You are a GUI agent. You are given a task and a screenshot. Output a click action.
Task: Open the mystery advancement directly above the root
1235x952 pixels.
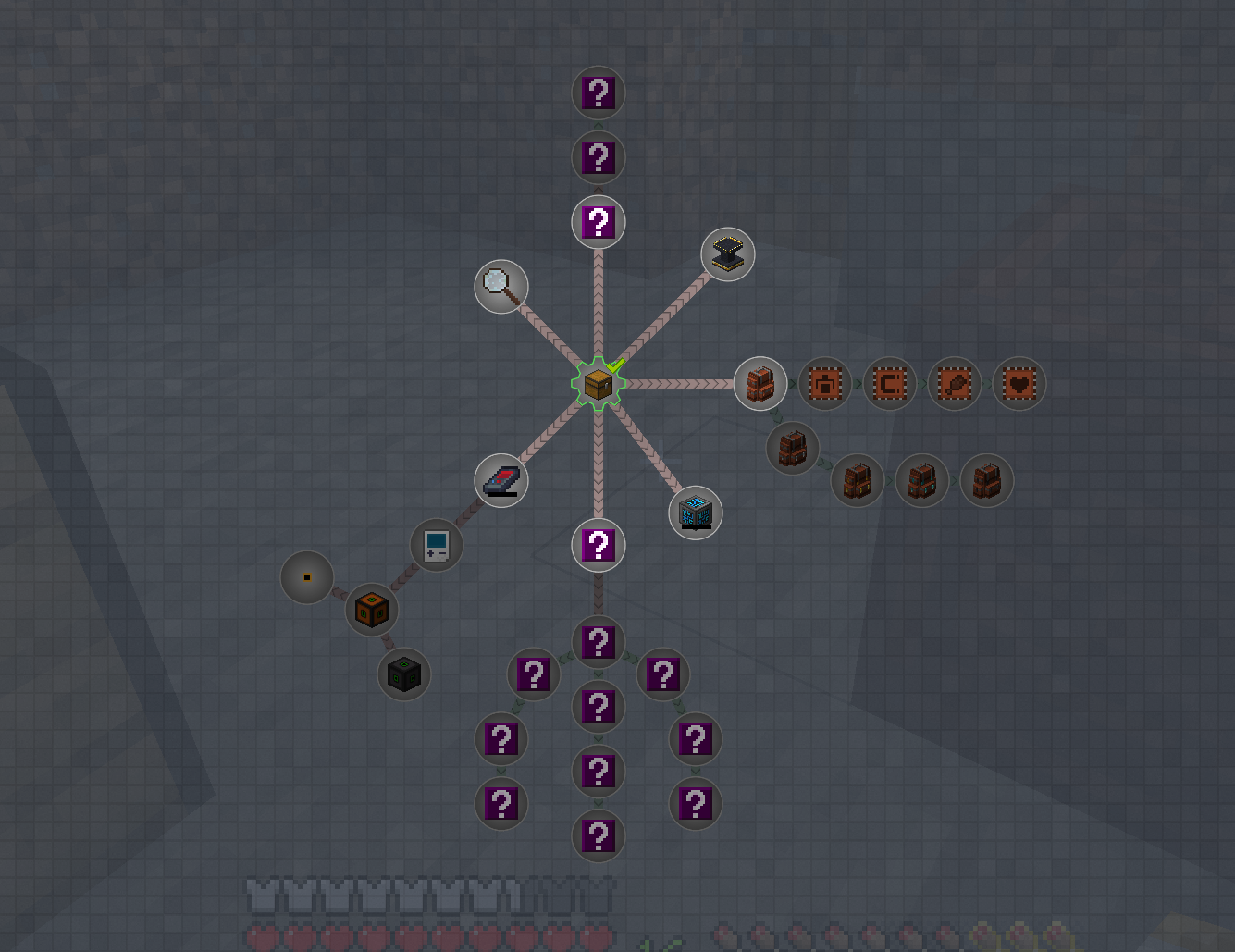pyautogui.click(x=599, y=222)
